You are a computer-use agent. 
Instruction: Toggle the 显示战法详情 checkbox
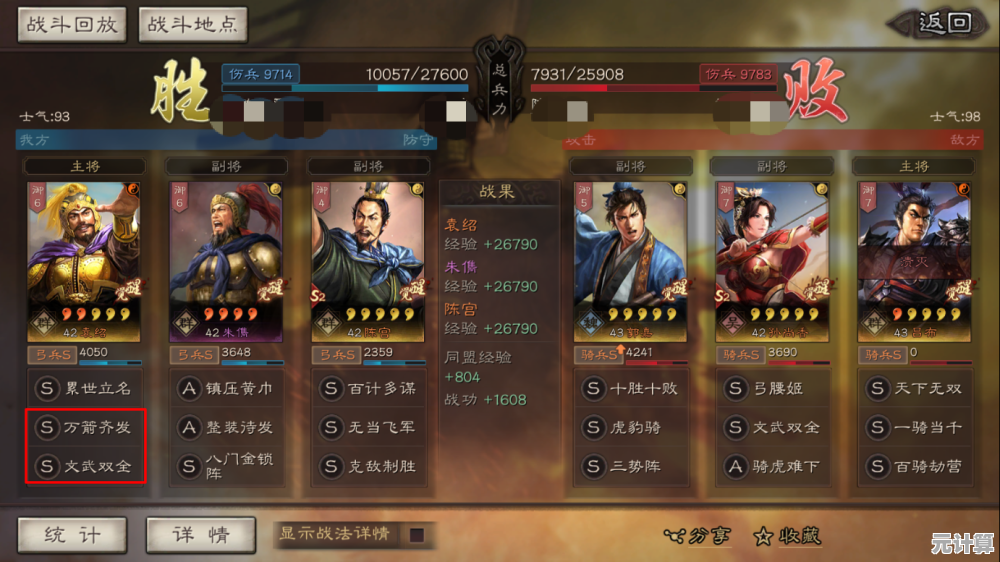pos(416,535)
